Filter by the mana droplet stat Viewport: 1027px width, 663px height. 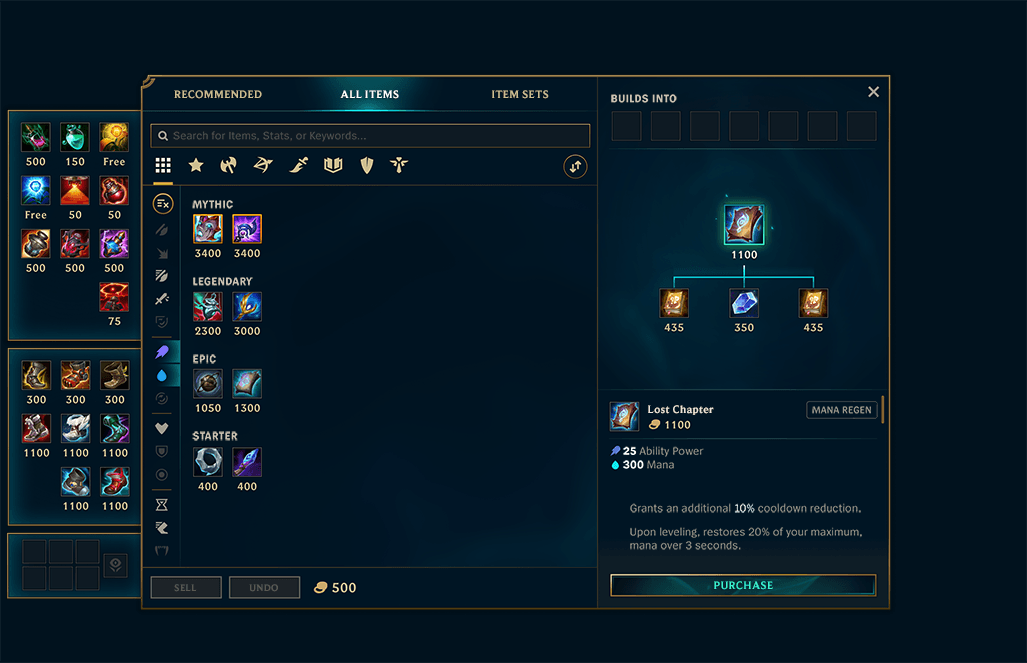162,375
